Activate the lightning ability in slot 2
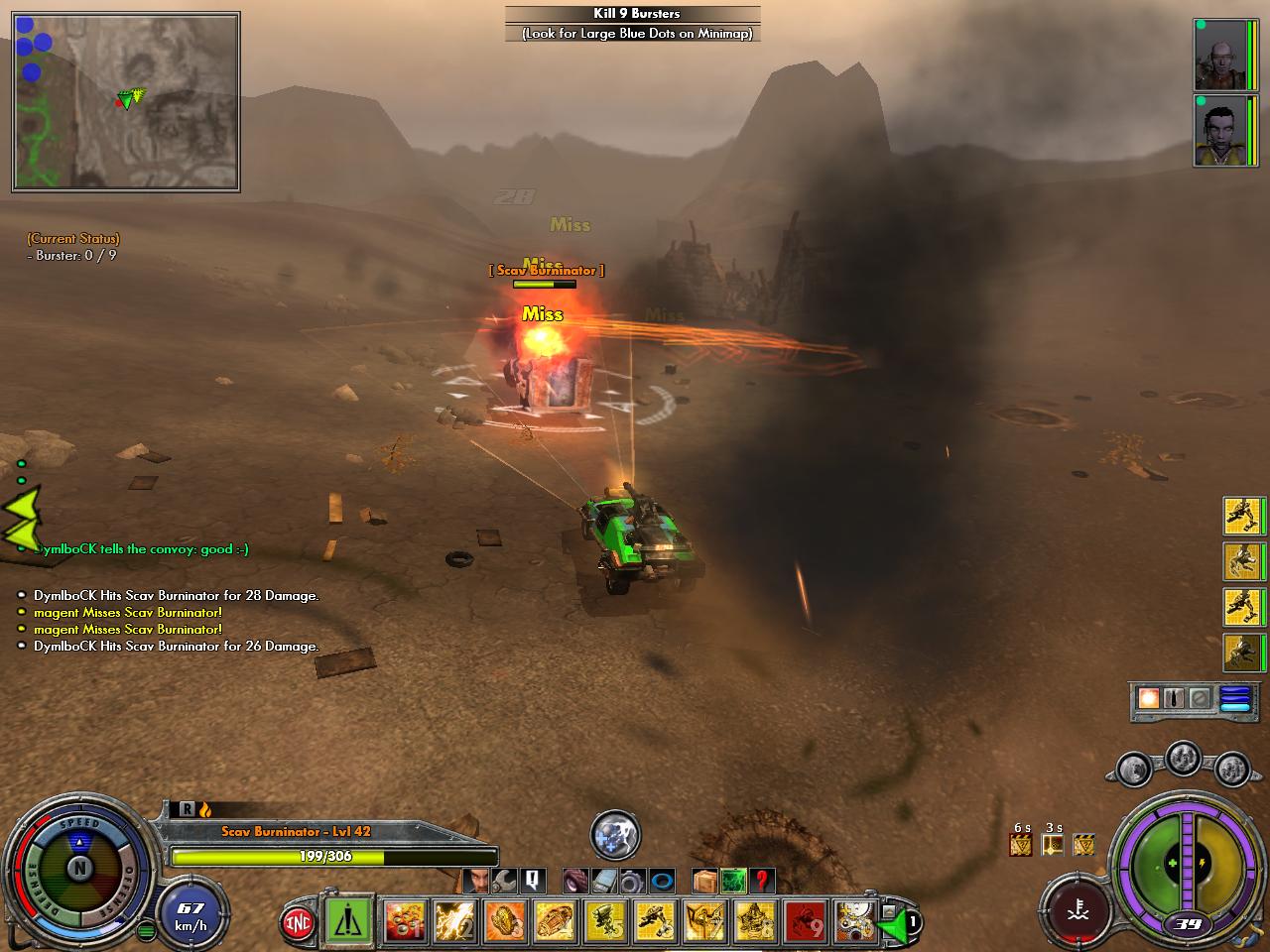Viewport: 1270px width, 952px height. point(455,921)
